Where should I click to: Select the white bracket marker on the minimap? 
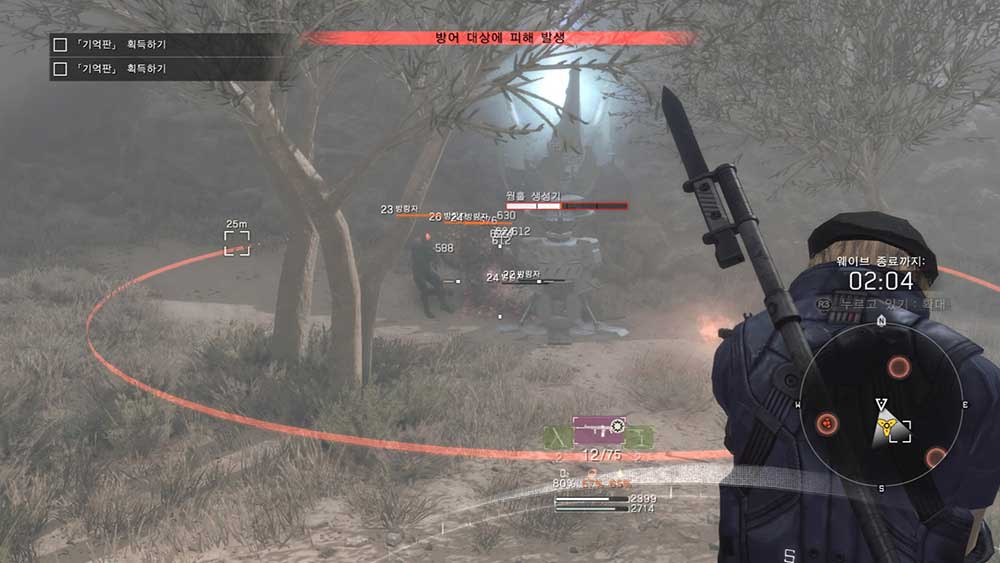click(x=900, y=432)
